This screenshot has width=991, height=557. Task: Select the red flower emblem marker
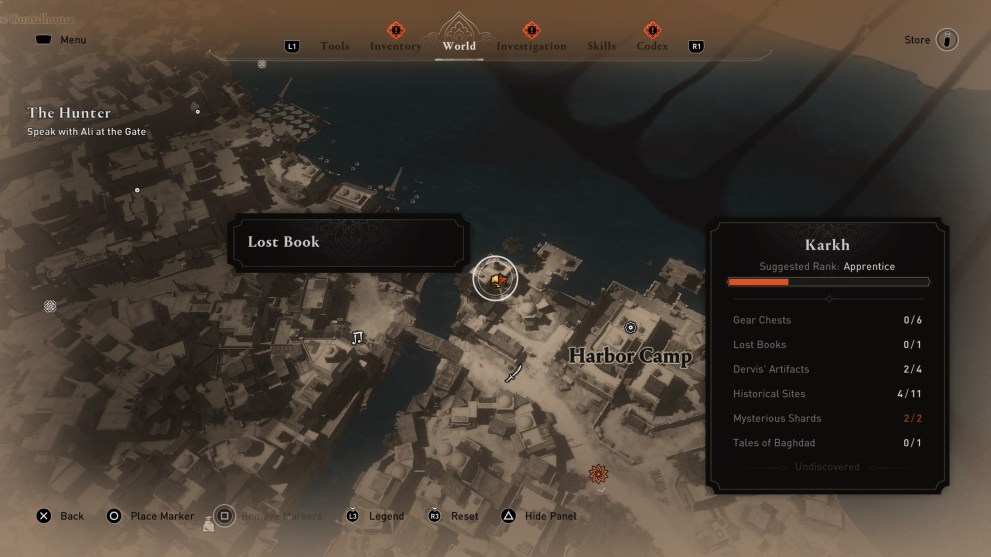598,473
